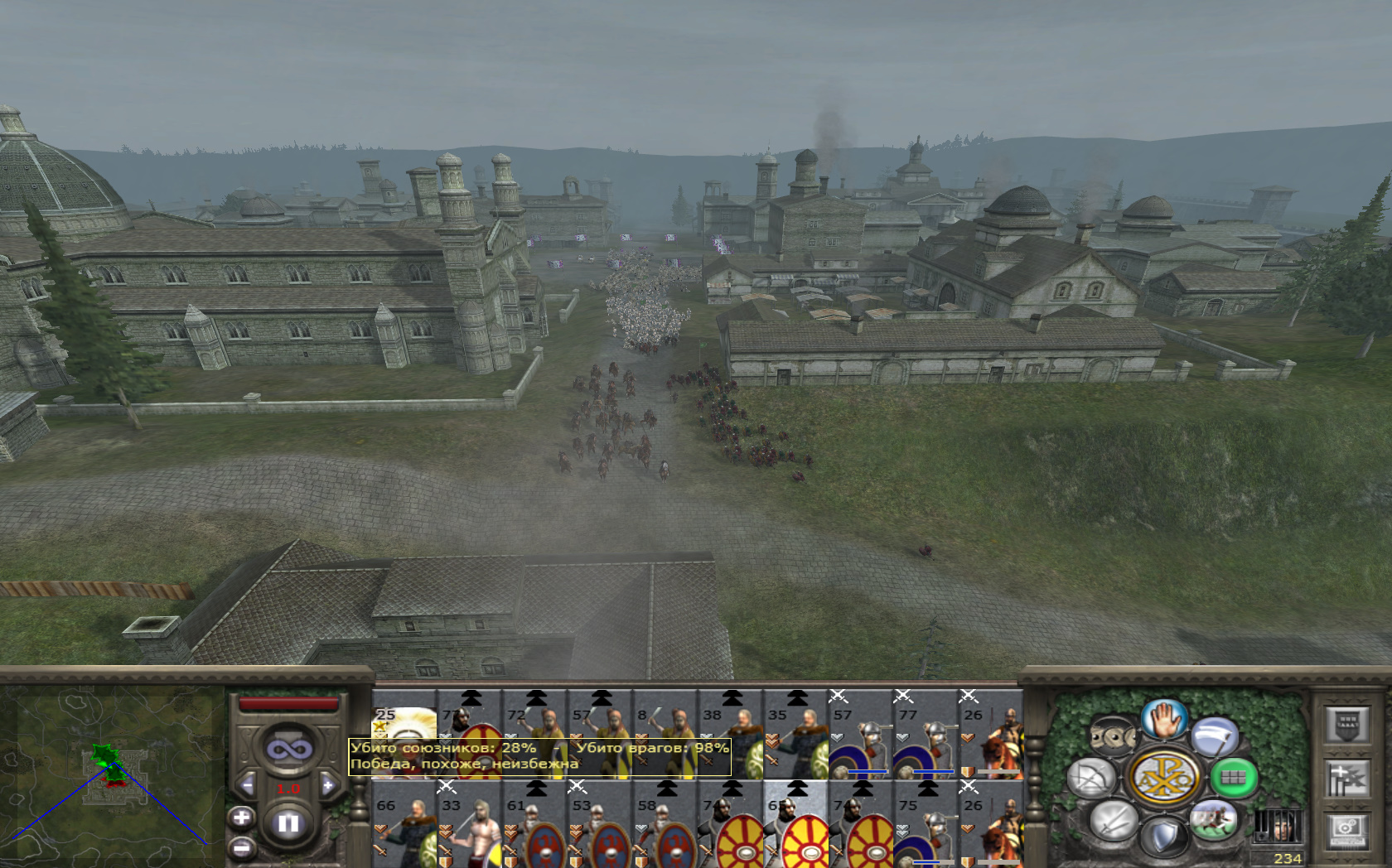Toggle fire at will bow icon
This screenshot has height=868, width=1392.
(1091, 779)
